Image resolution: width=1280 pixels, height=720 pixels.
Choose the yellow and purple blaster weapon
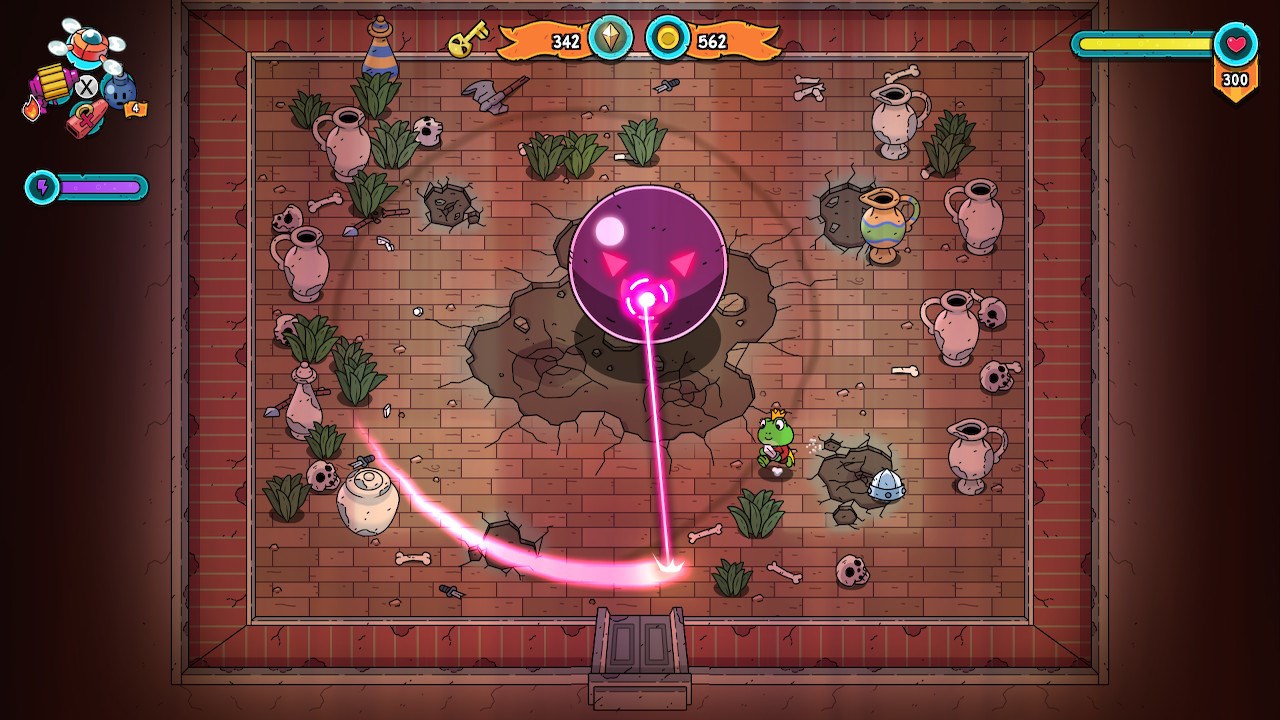coord(51,84)
